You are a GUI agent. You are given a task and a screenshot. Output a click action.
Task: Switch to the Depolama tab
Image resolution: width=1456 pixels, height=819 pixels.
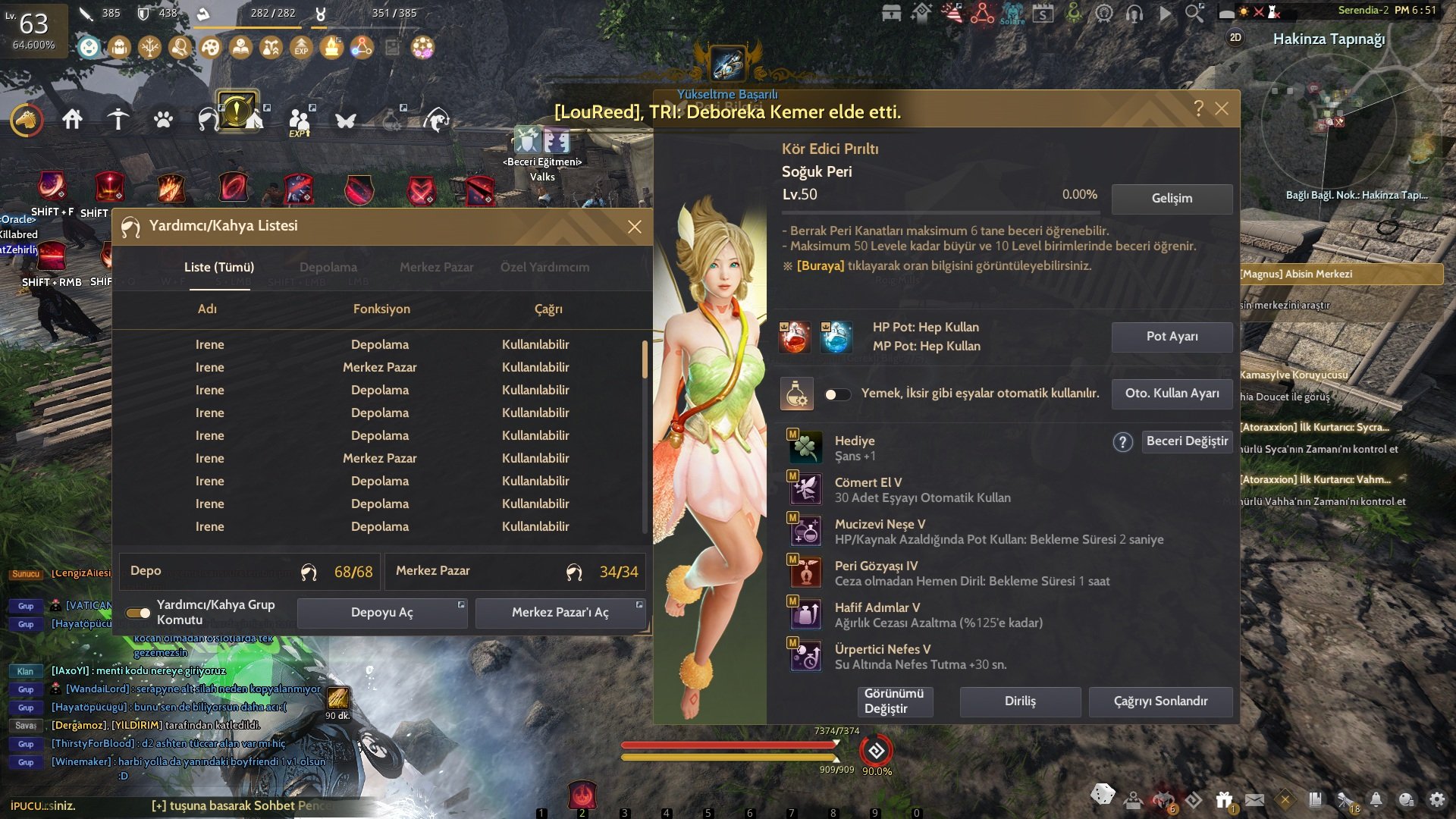coord(328,267)
